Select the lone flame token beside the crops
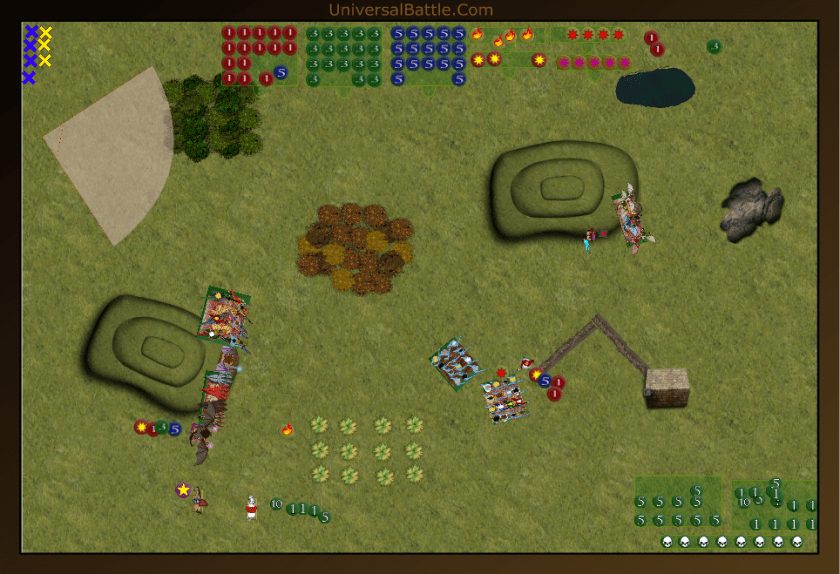 tap(288, 430)
